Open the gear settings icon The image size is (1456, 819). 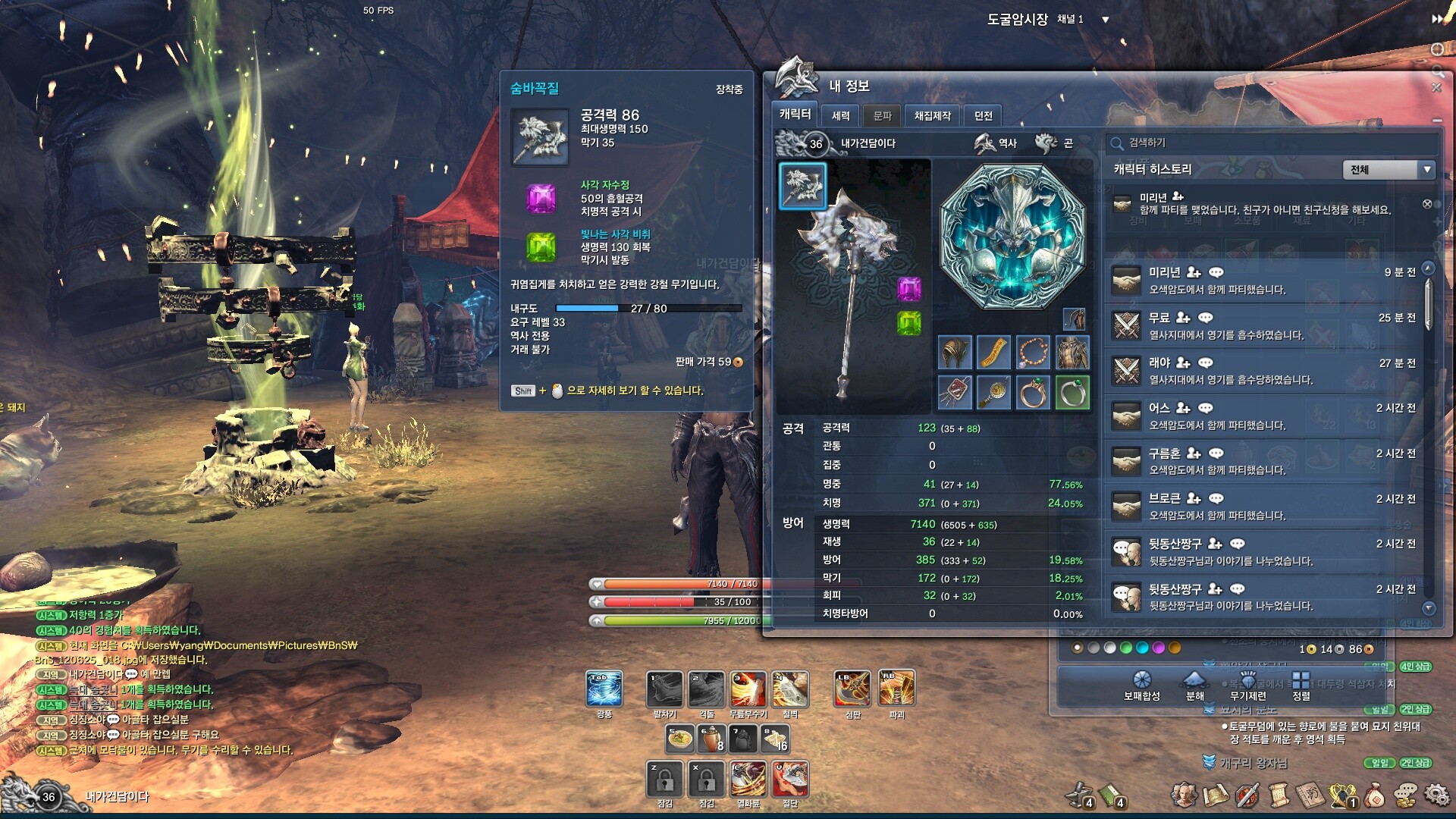[1436, 795]
